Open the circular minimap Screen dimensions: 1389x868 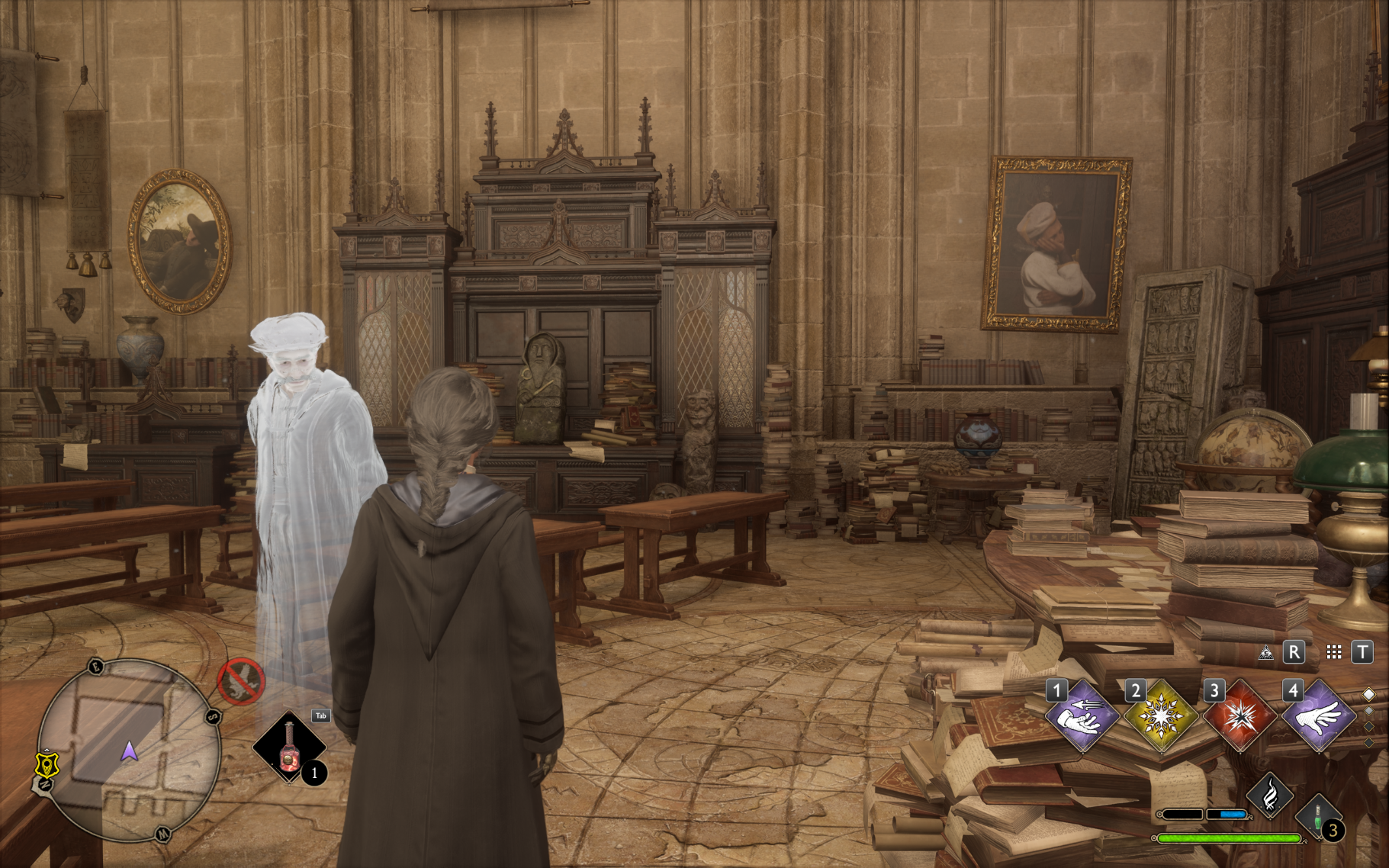pyautogui.click(x=128, y=751)
